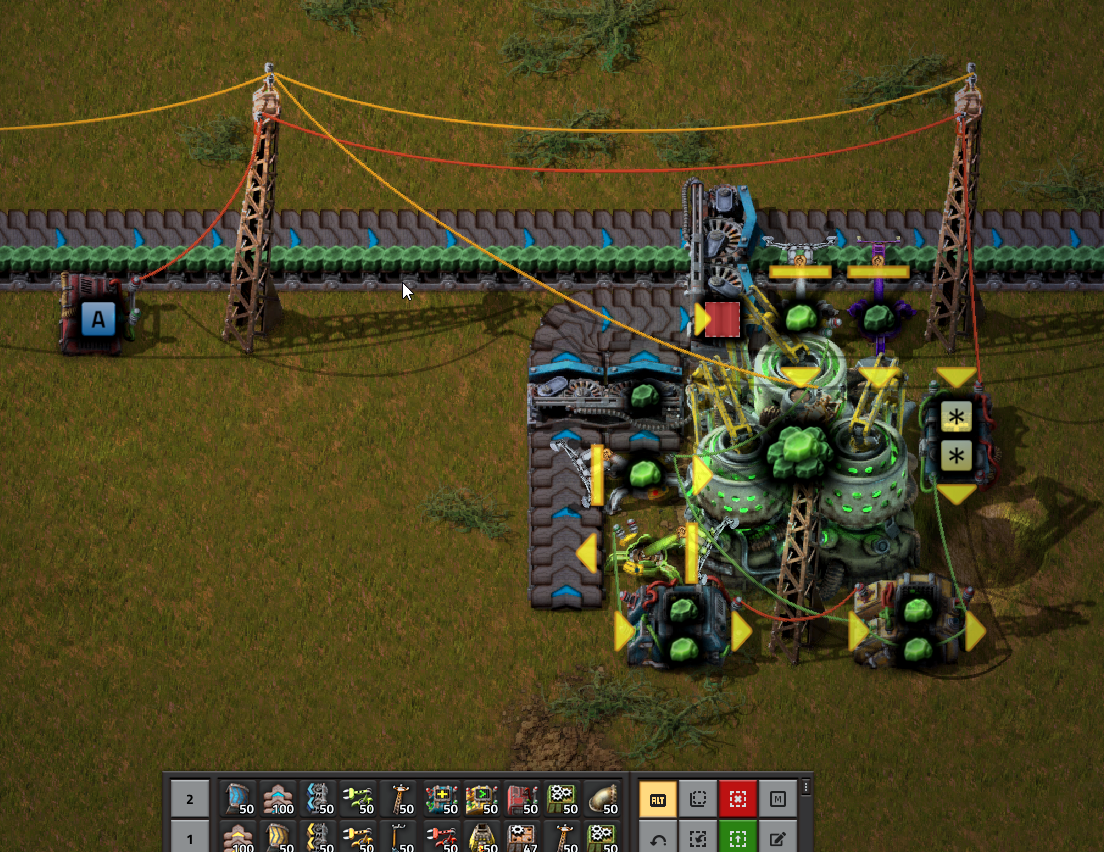Screen dimensions: 1104x852
Task: Switch hotbar using the row 2 button
Action: click(190, 798)
